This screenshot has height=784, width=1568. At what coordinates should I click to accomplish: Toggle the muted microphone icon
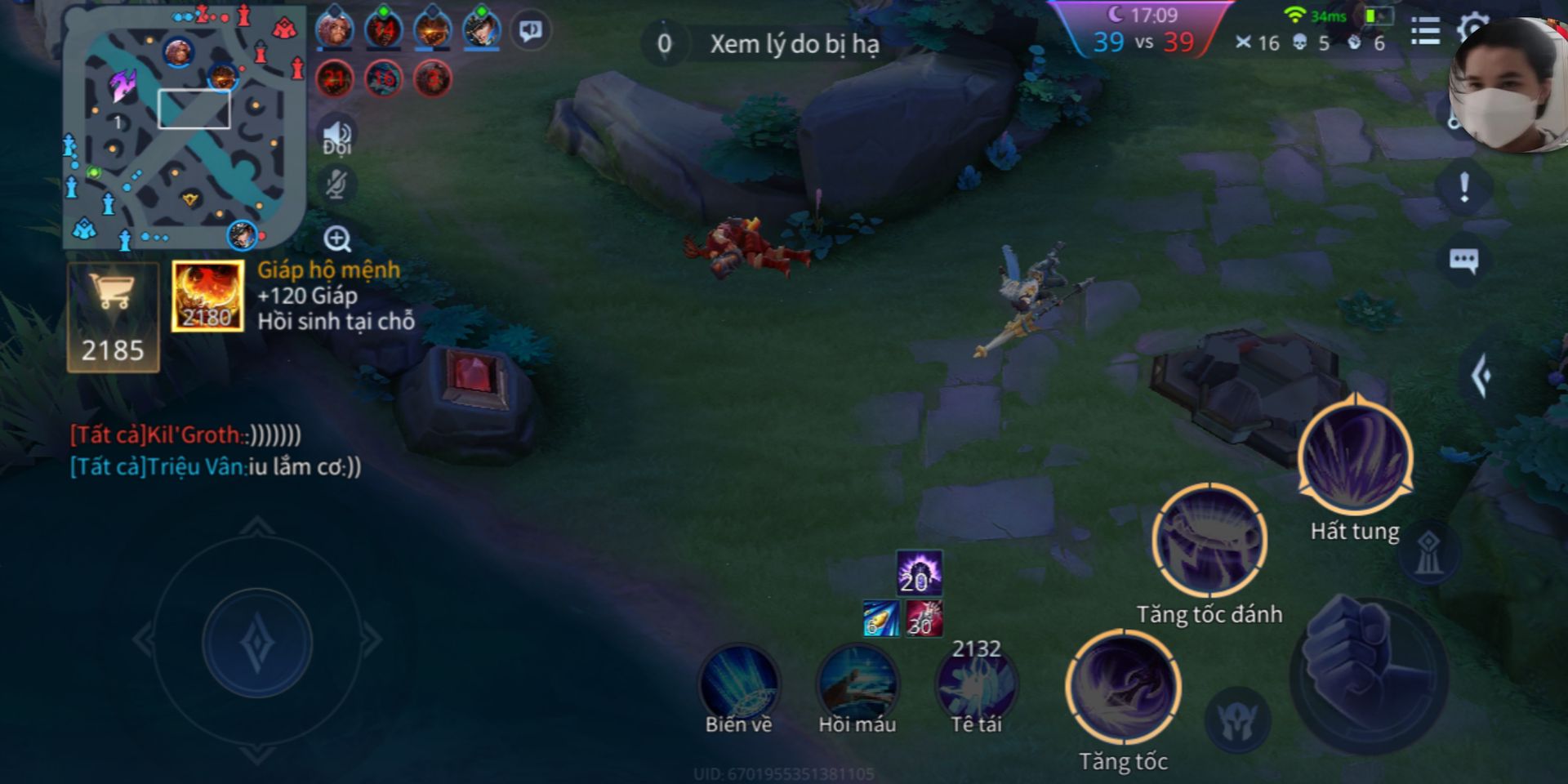click(x=336, y=185)
